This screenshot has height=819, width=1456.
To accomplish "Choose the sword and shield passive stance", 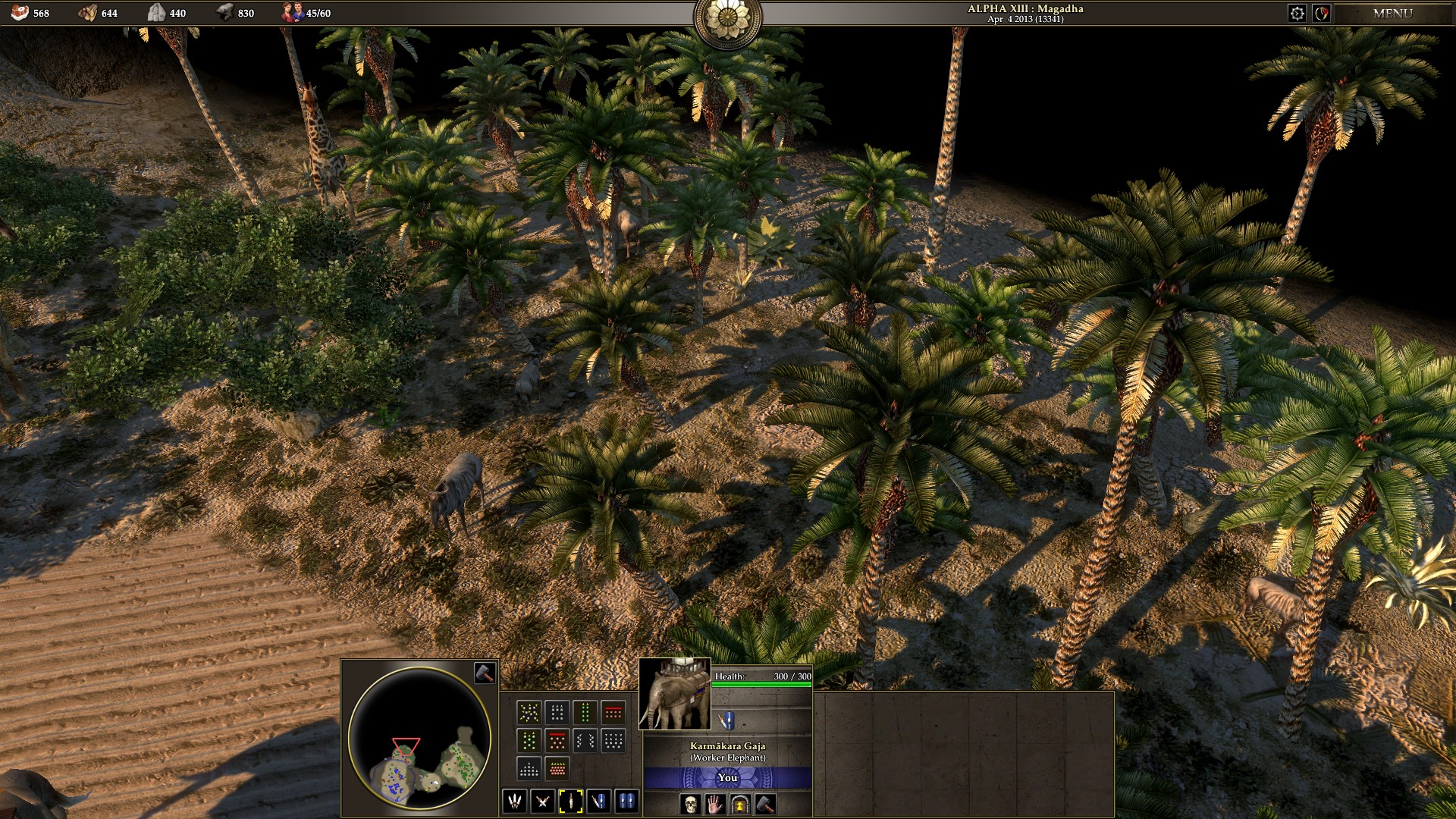I will 598,801.
